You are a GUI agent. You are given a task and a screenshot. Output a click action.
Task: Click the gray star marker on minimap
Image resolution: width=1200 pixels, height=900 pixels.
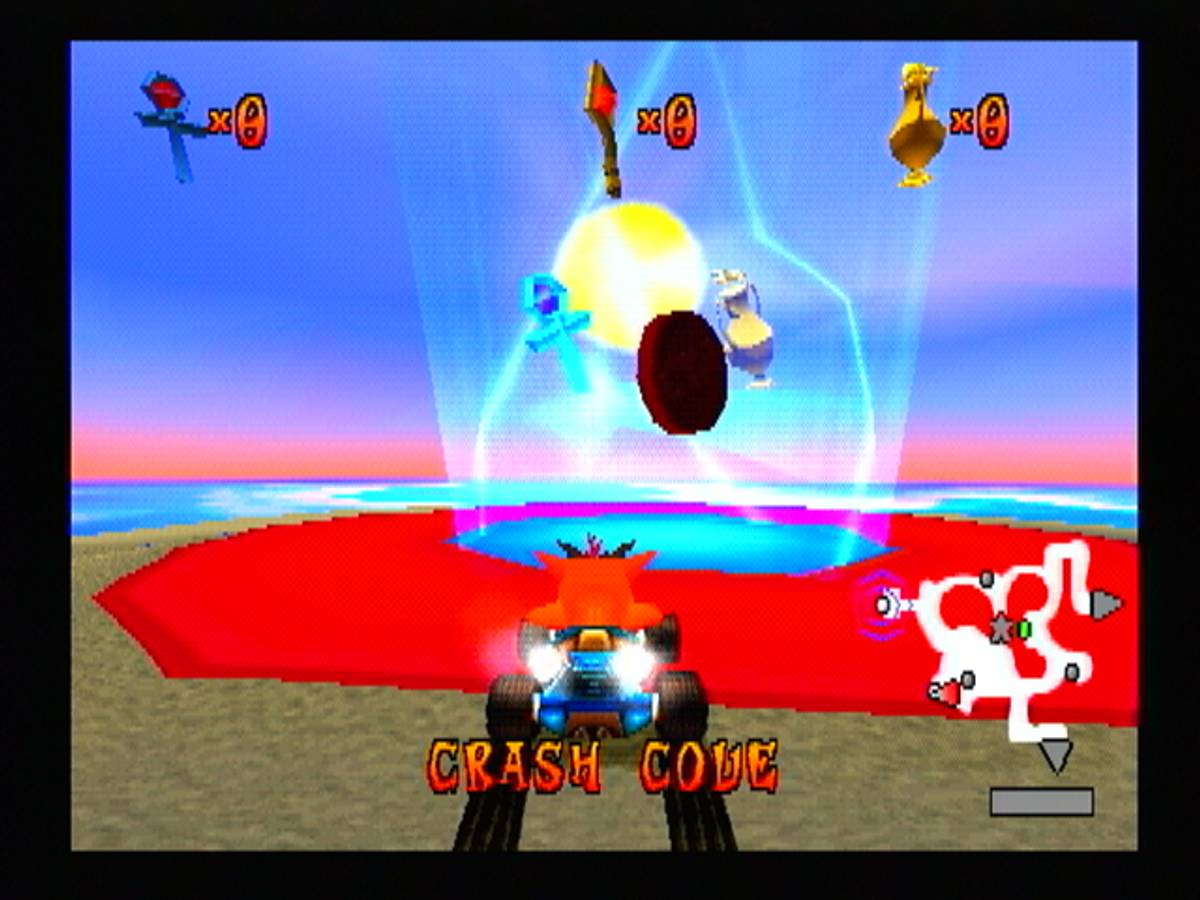(1000, 628)
